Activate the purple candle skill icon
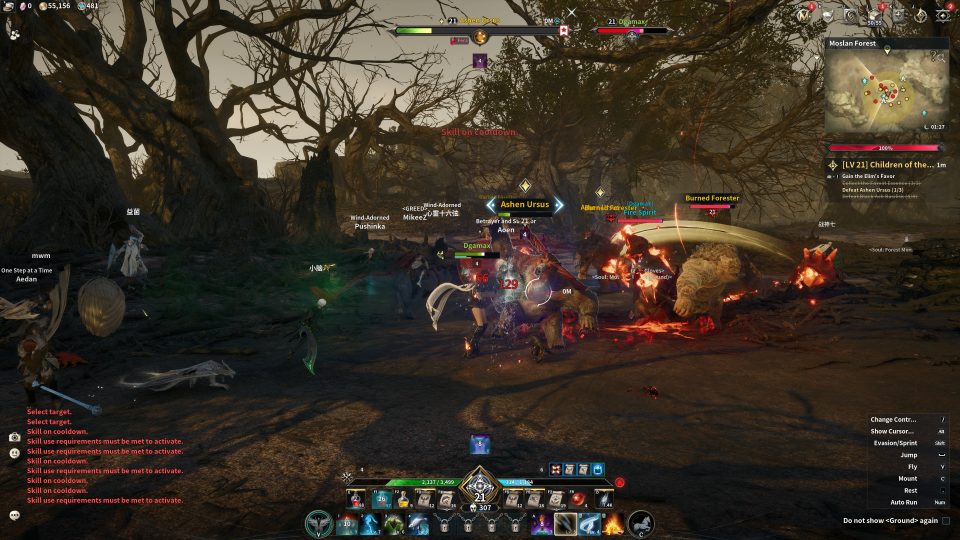This screenshot has width=960, height=540. point(544,523)
